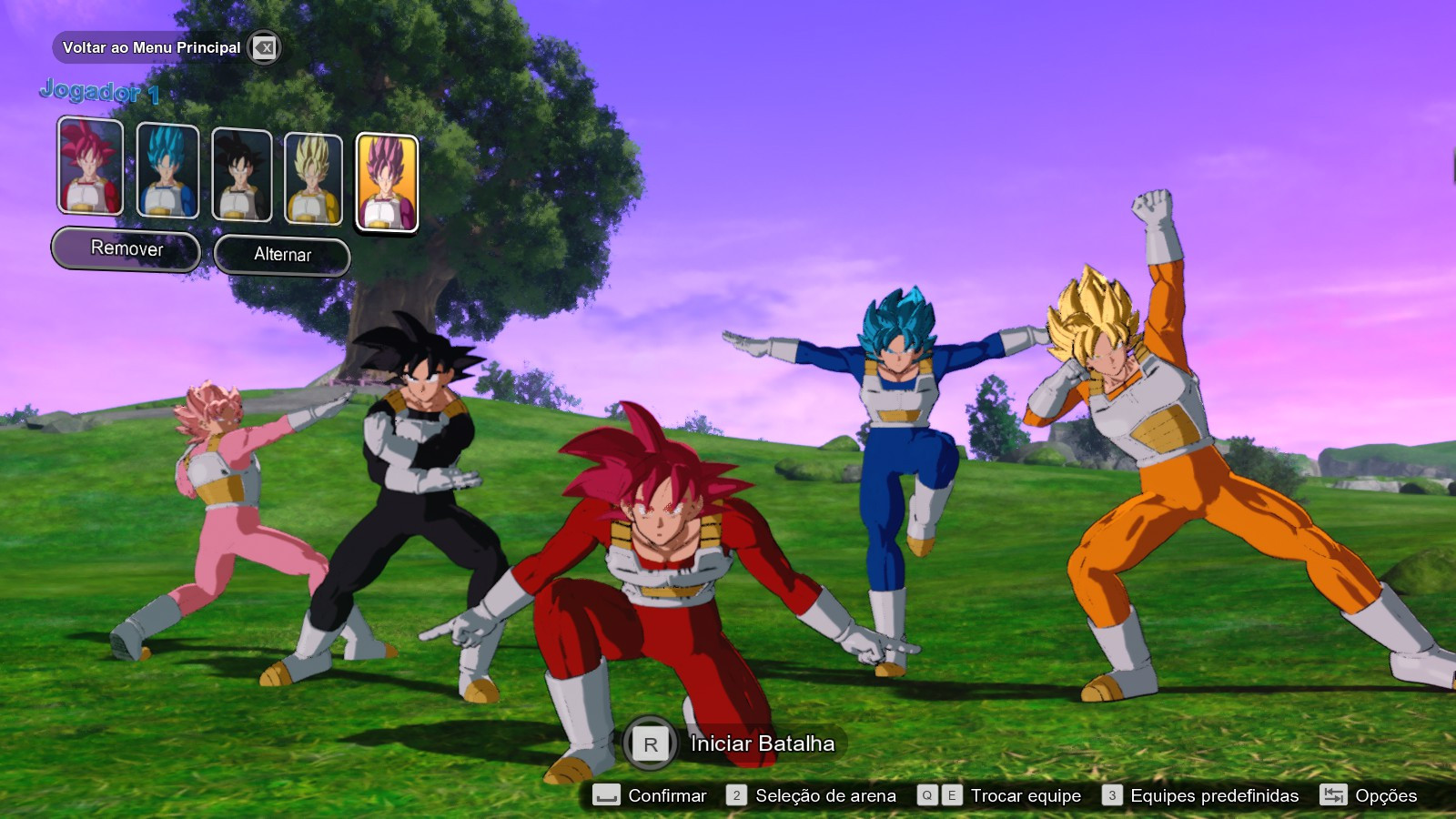
Task: Click the Jogador 1 label
Action: (100, 91)
